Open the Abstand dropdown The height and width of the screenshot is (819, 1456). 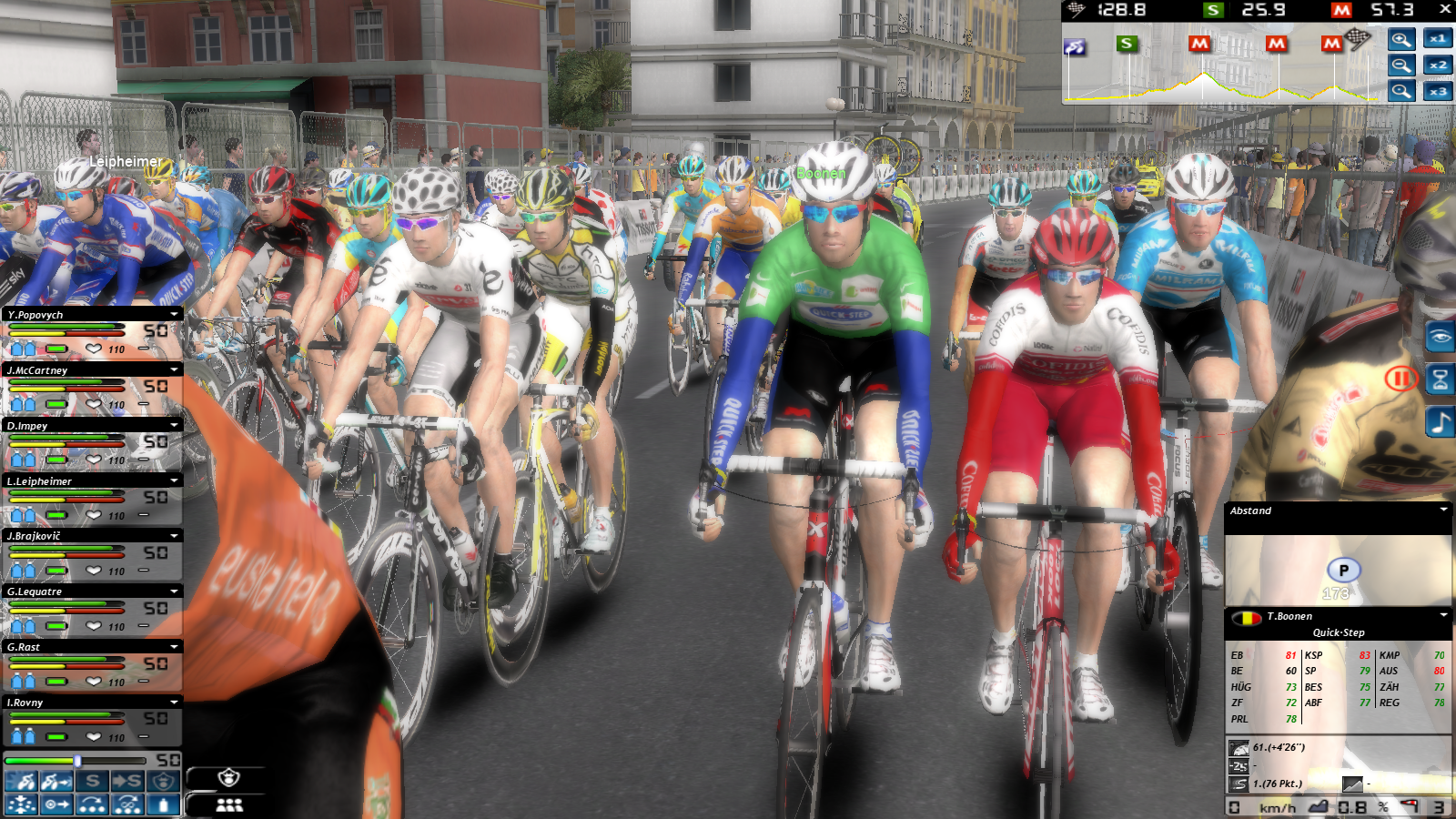(x=1443, y=510)
